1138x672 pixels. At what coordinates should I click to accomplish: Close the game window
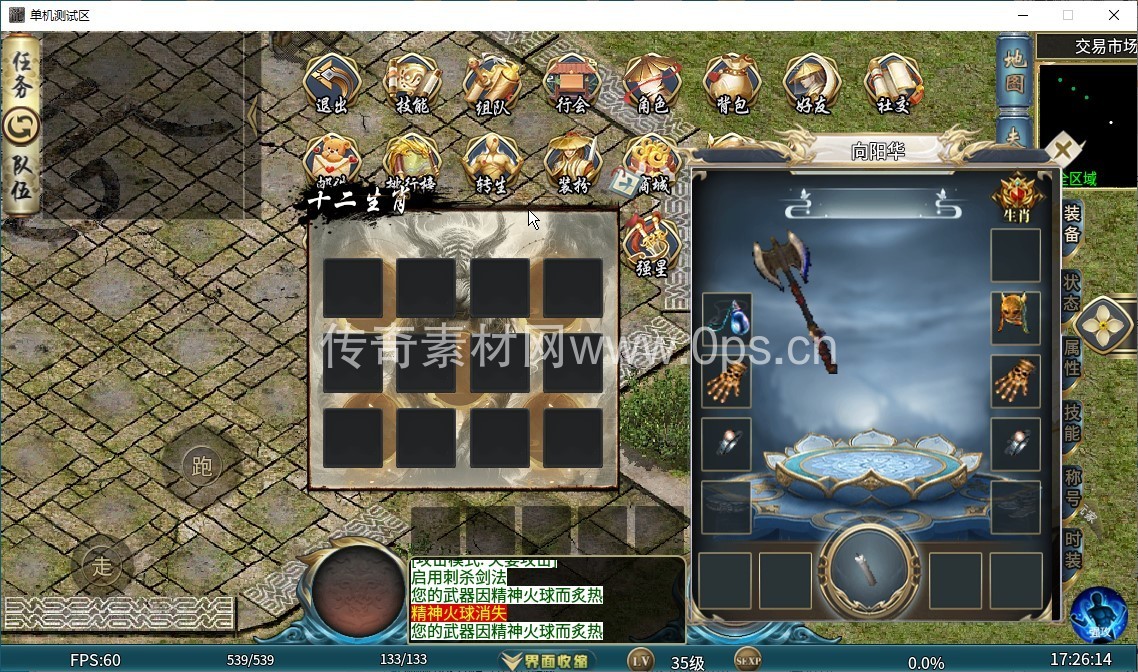click(x=1114, y=15)
